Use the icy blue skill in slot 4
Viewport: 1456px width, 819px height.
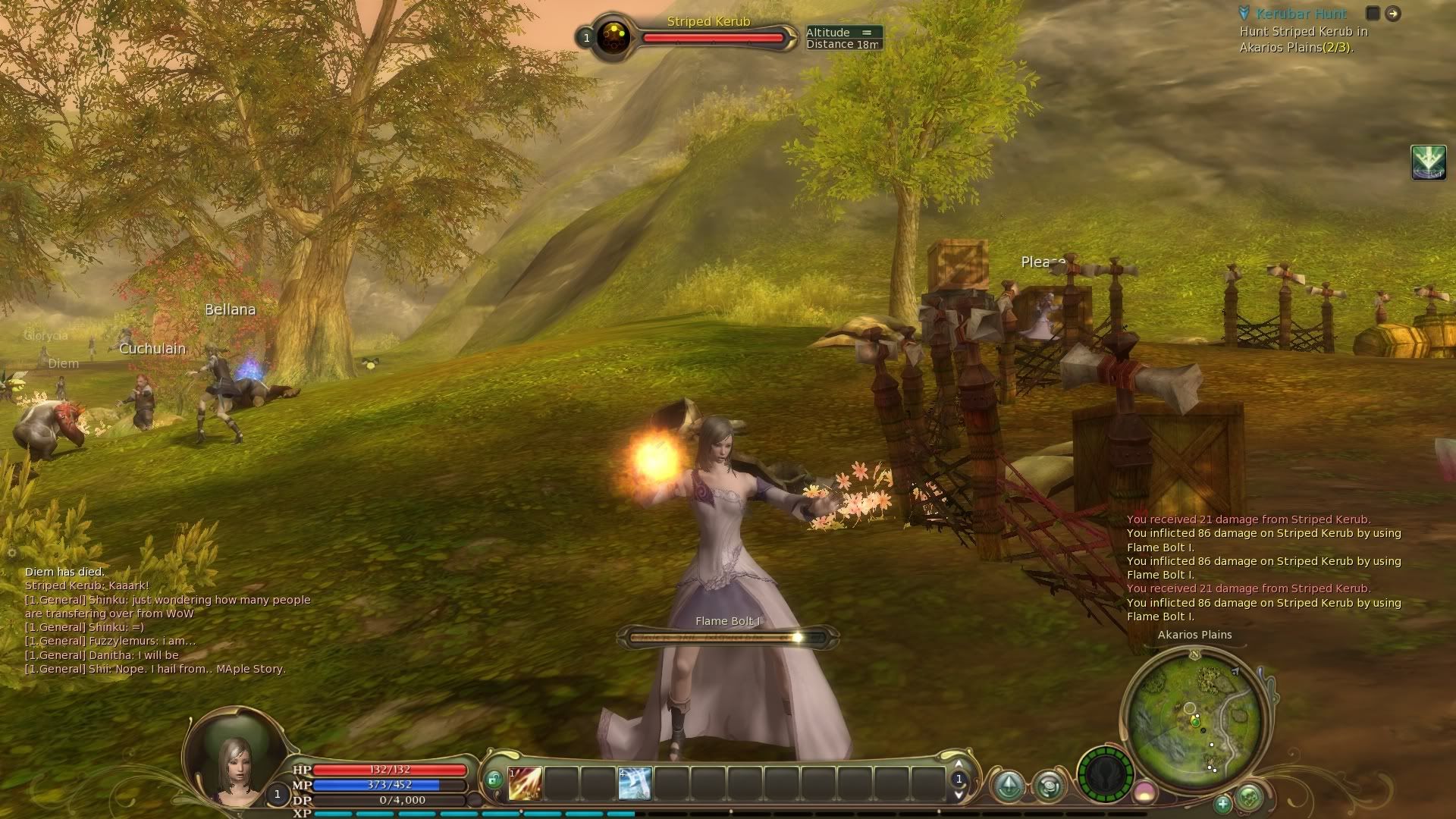point(635,783)
